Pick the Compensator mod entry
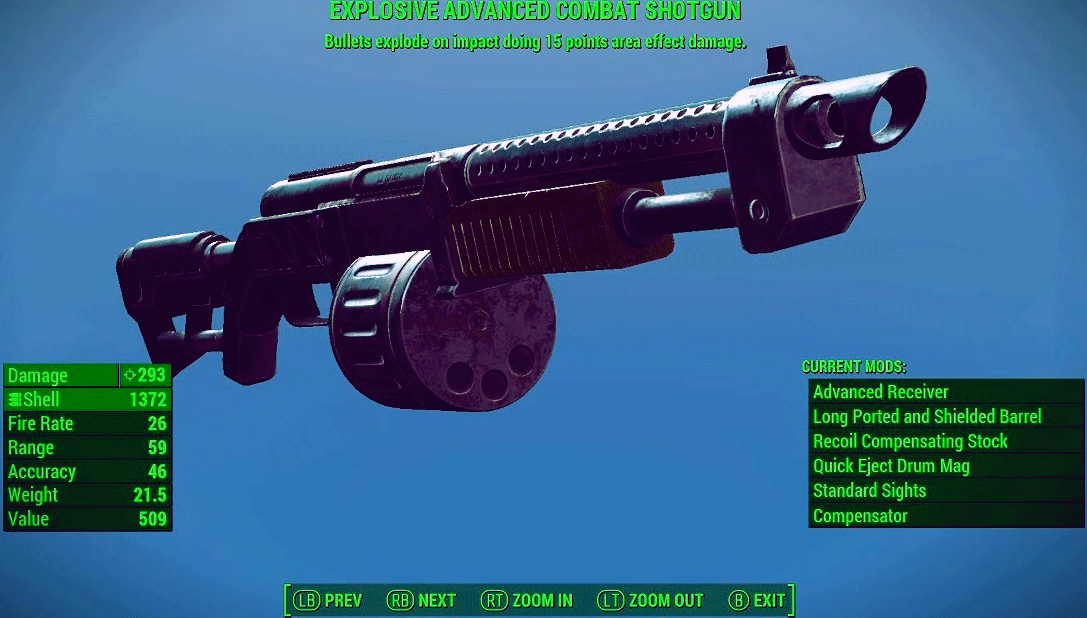 (945, 516)
